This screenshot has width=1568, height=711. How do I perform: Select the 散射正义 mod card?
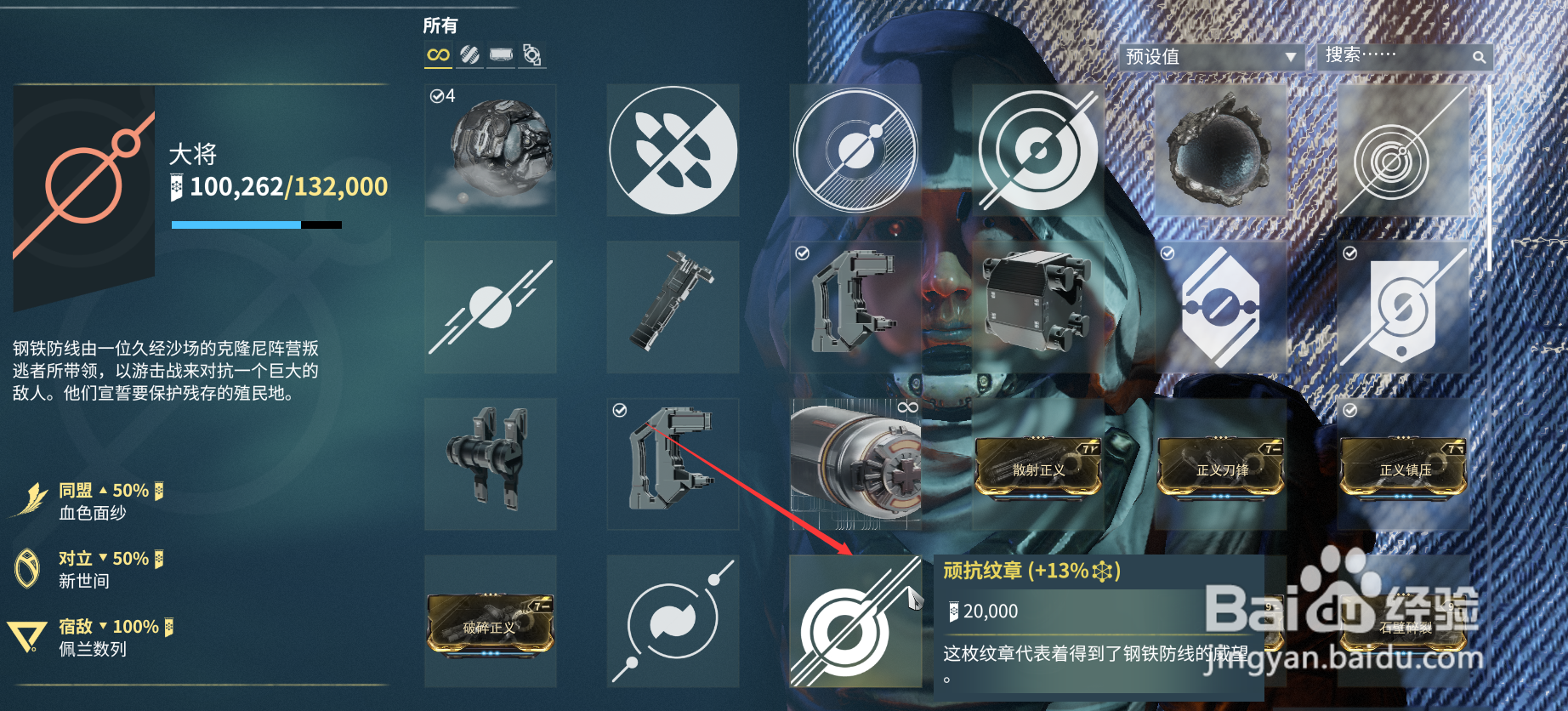[x=1037, y=466]
